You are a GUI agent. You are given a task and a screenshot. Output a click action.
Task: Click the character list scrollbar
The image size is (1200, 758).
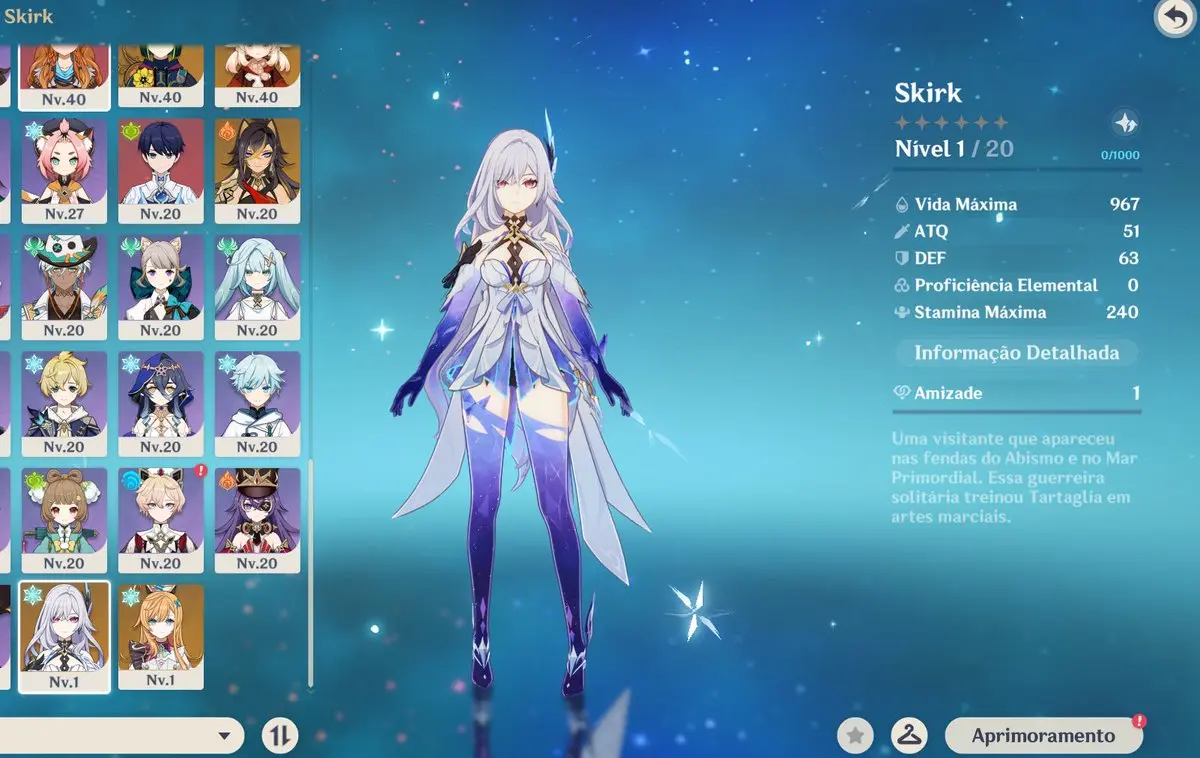311,570
